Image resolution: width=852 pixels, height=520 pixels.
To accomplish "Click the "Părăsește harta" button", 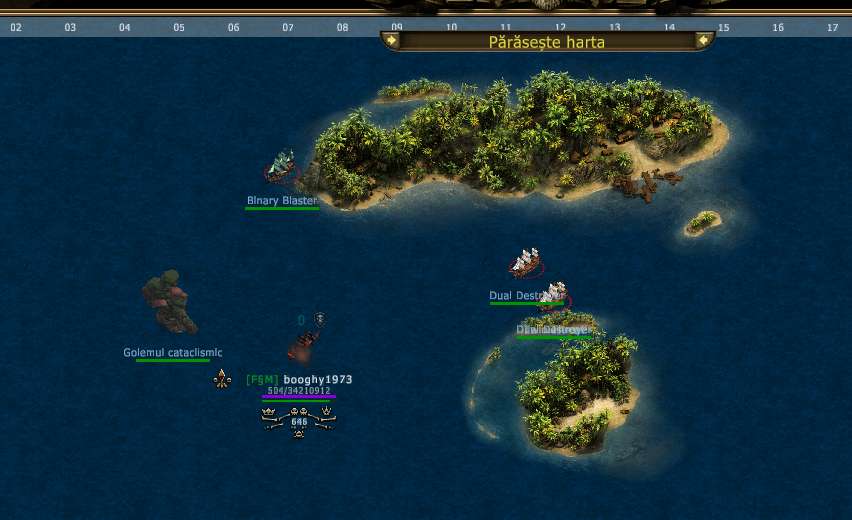I will (x=547, y=42).
